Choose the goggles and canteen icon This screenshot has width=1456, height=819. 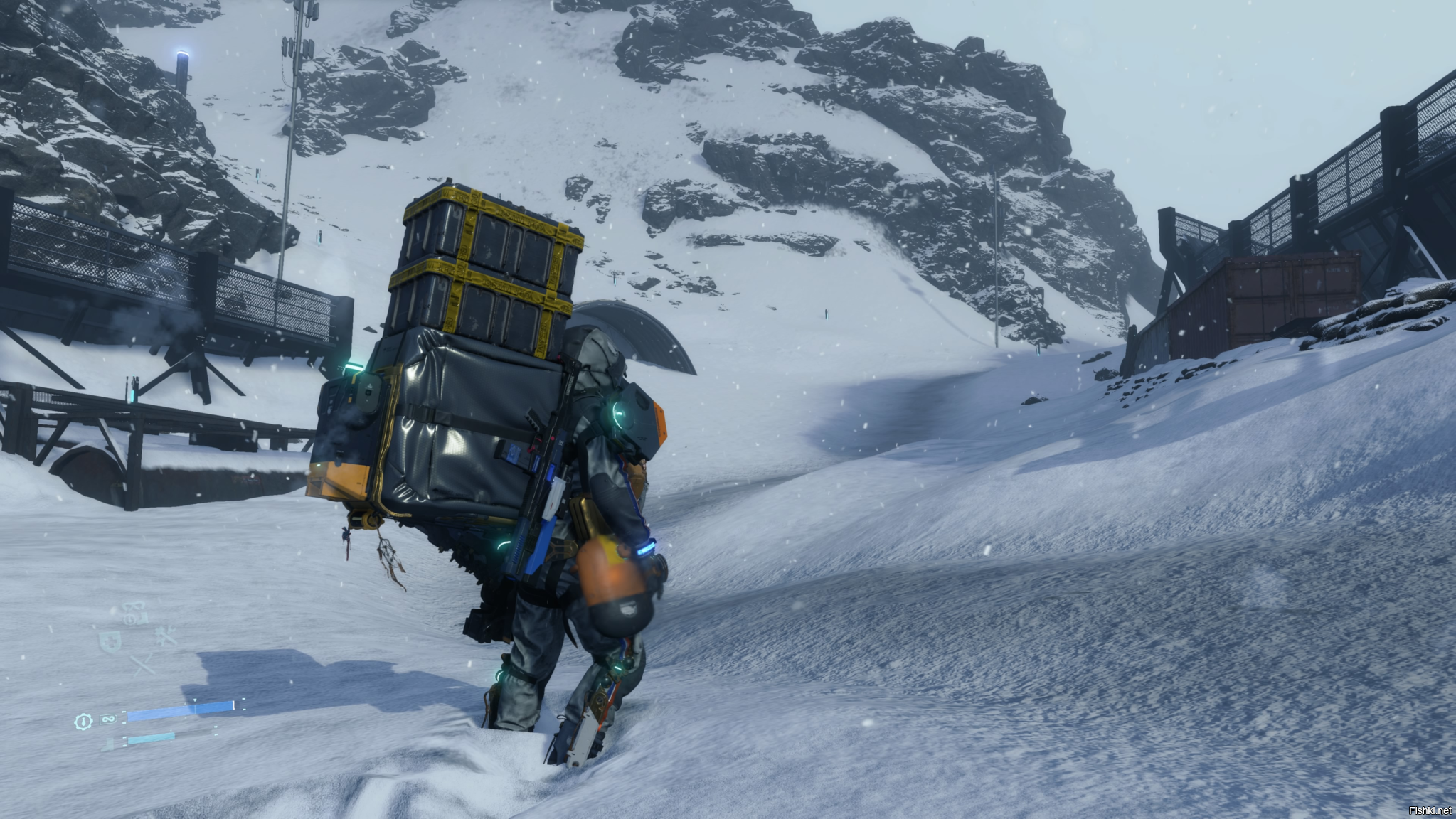point(136,613)
